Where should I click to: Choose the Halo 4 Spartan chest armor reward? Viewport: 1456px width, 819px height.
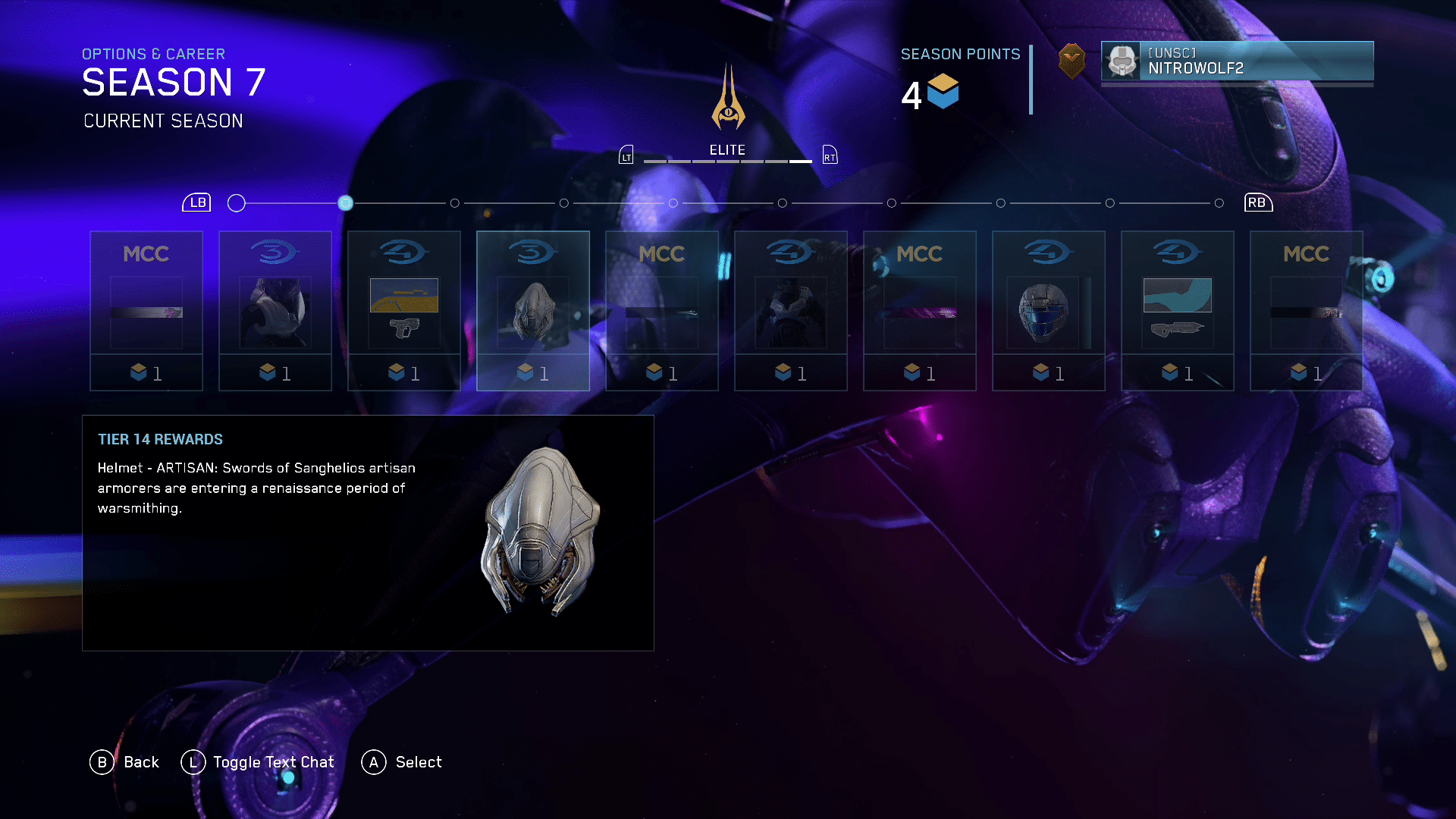(790, 311)
